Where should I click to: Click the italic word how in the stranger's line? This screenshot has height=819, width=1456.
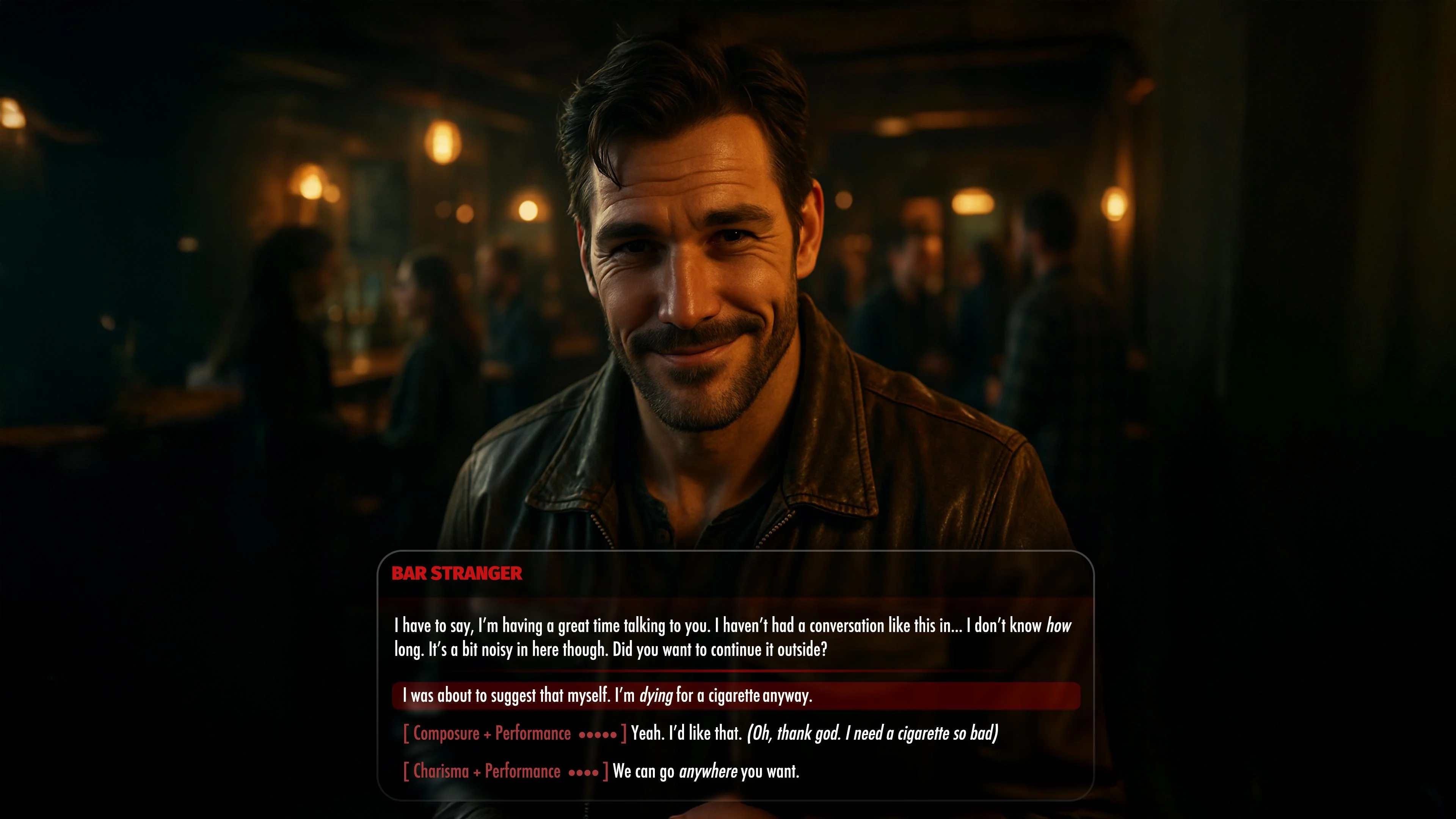point(1062,624)
